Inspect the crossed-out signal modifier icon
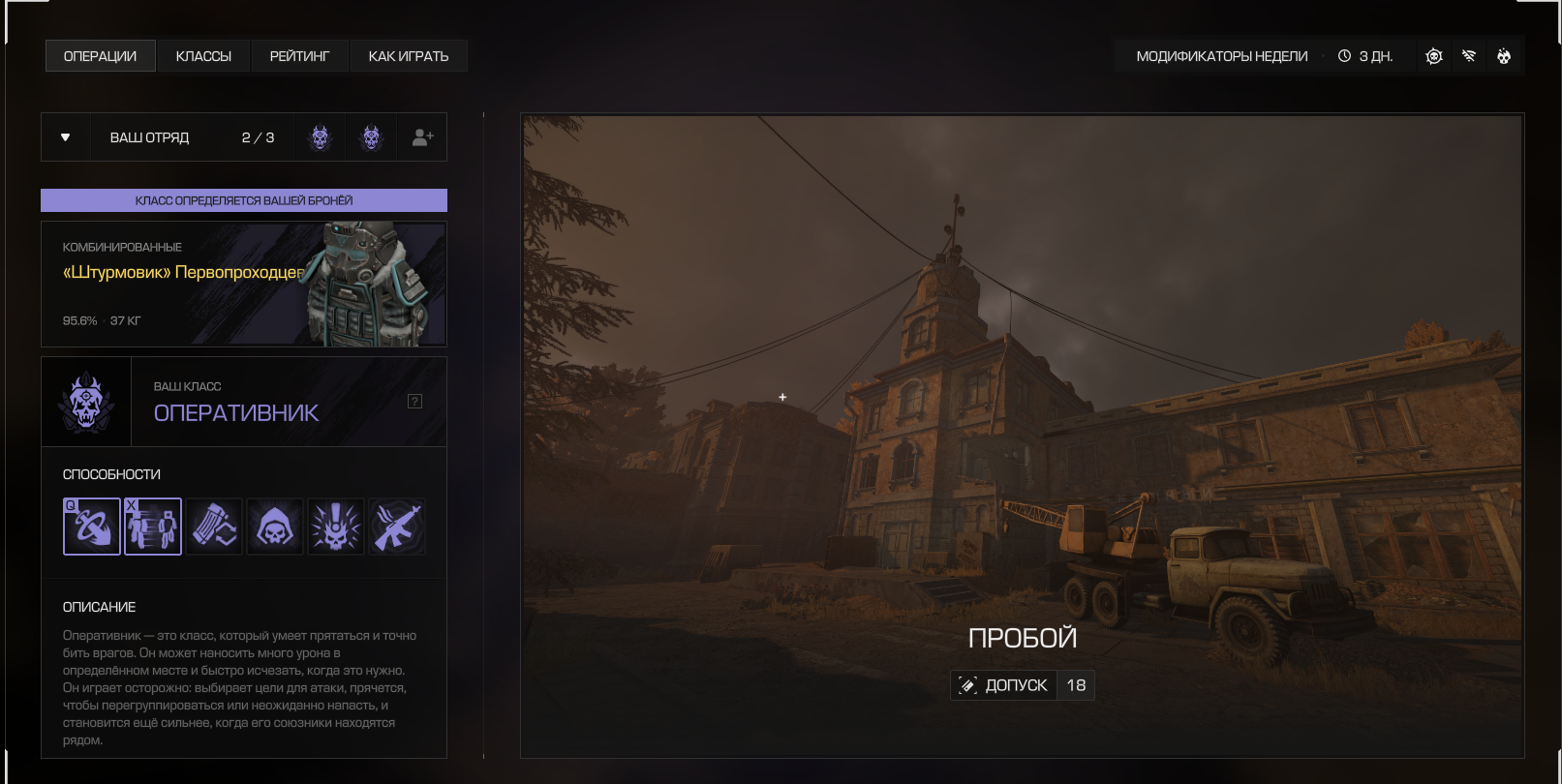Screen dimensions: 1562x784 tap(1469, 56)
